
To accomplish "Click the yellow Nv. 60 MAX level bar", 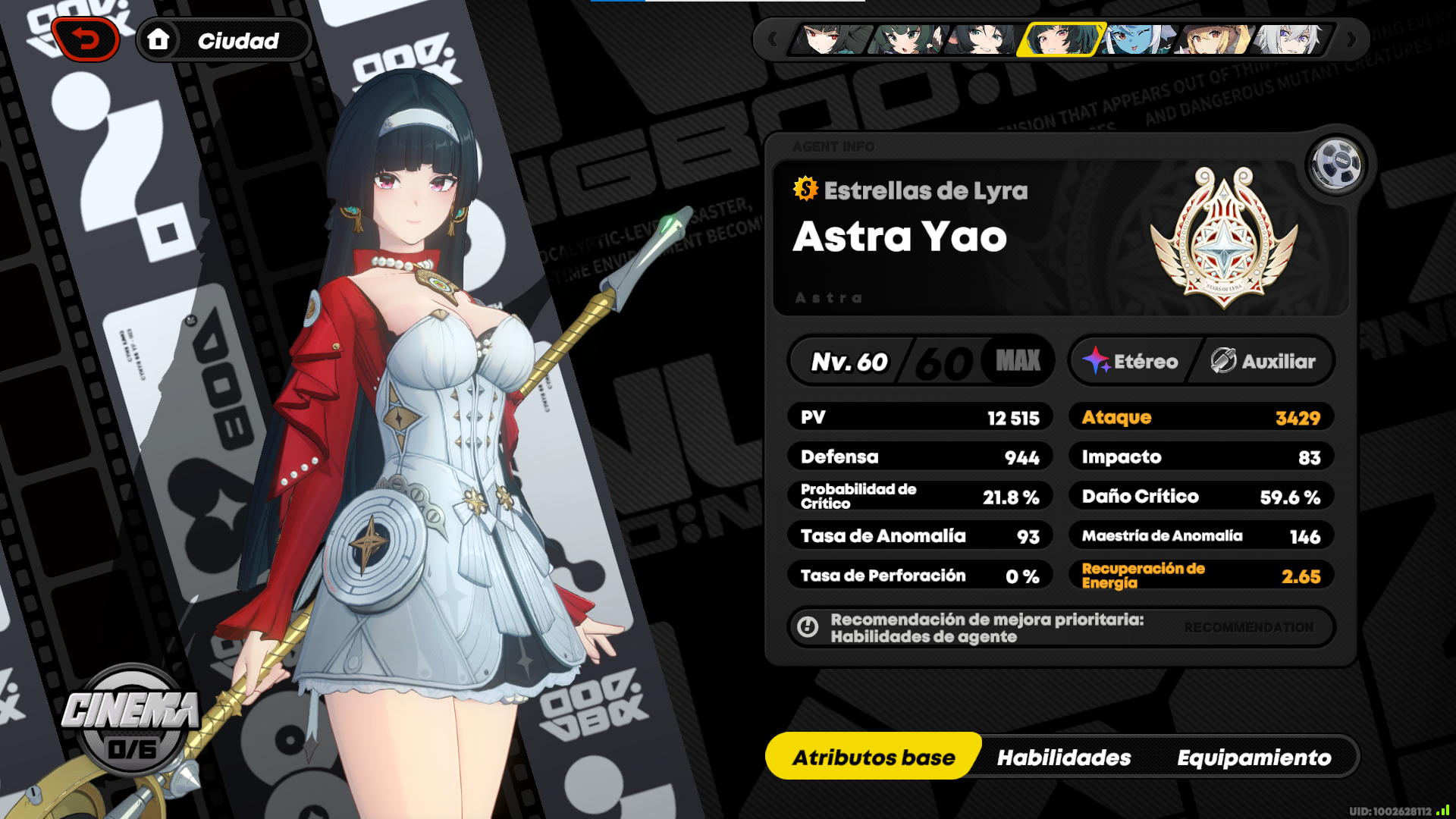I will tap(920, 361).
